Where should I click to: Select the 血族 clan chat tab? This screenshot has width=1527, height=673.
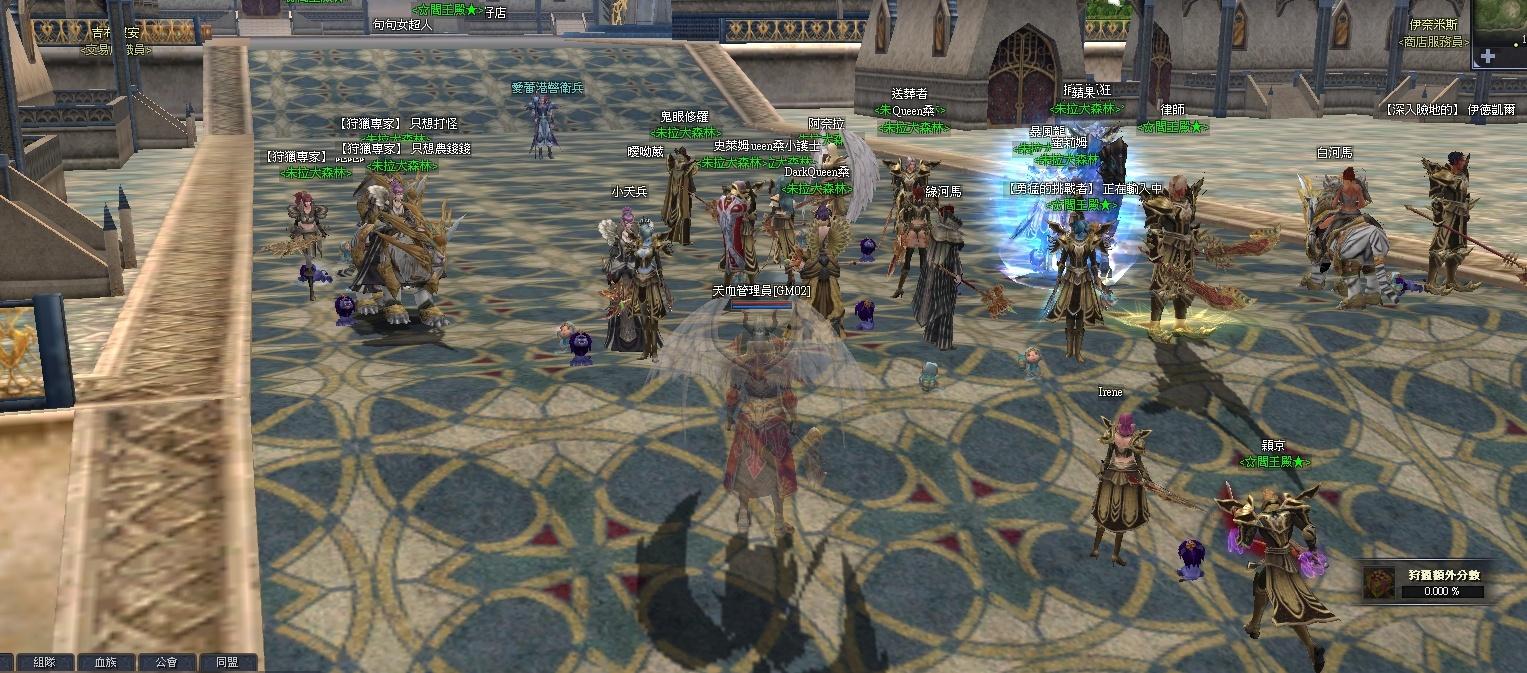[x=105, y=662]
